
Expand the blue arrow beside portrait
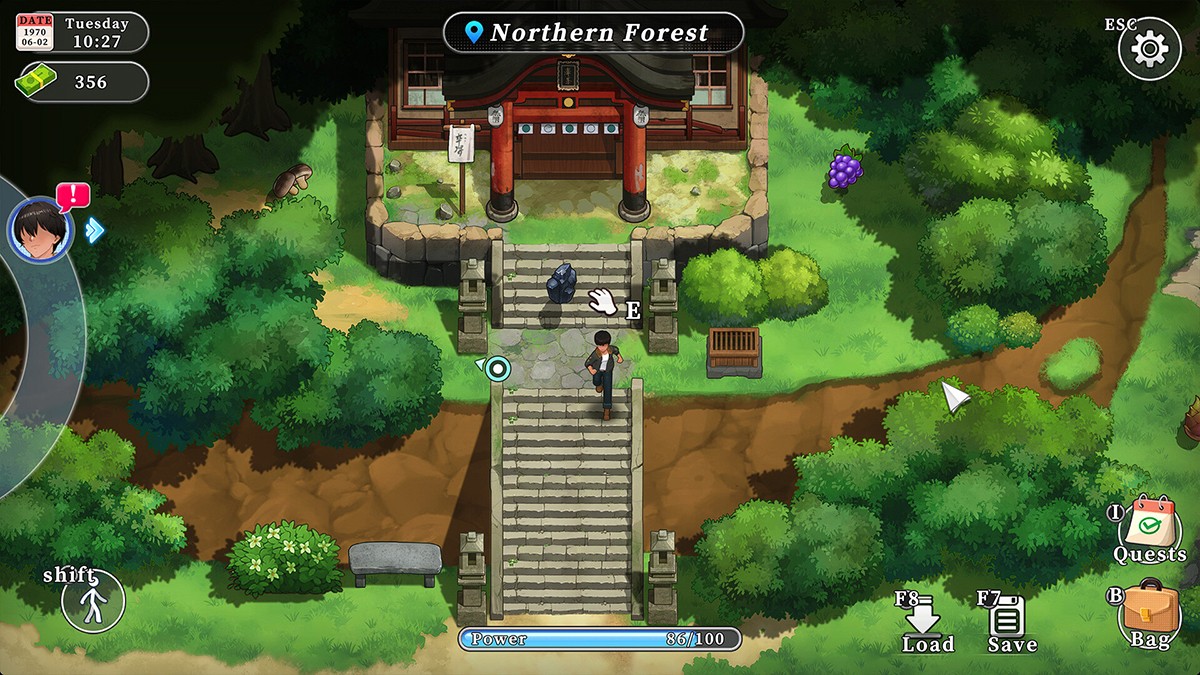(x=95, y=230)
